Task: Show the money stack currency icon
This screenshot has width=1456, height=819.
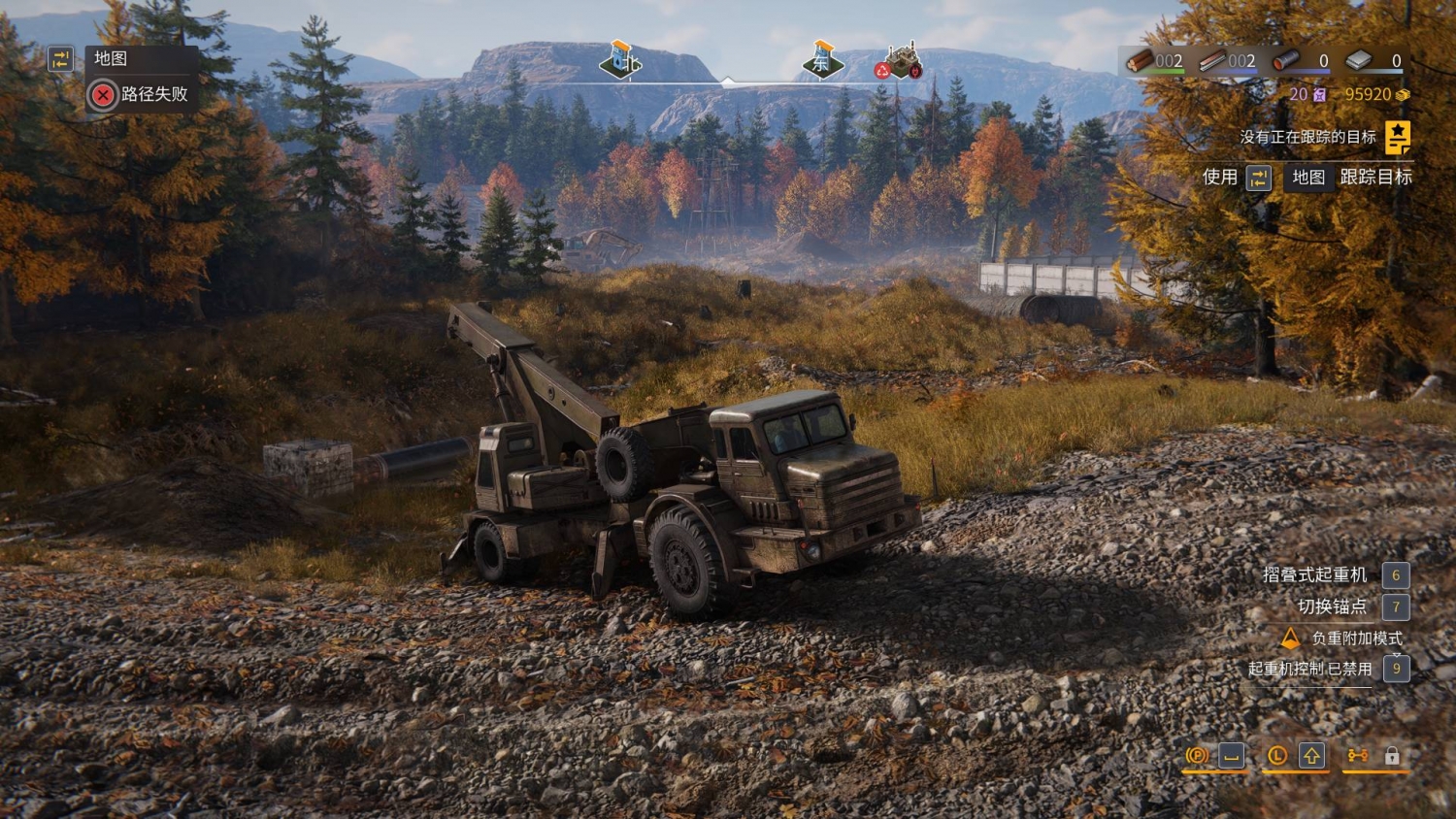Action: pos(1402,94)
